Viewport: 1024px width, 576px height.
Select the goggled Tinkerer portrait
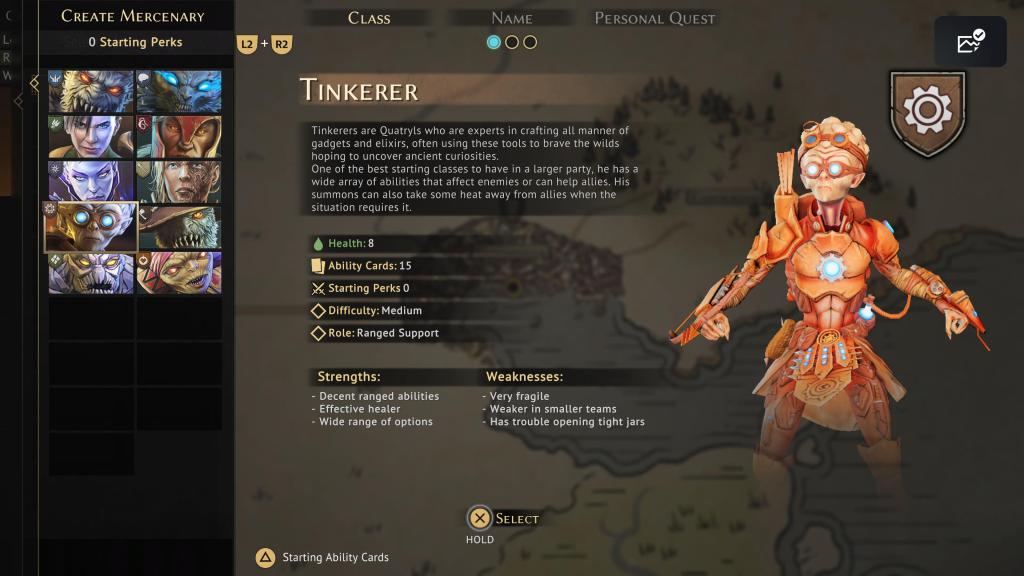pyautogui.click(x=91, y=227)
